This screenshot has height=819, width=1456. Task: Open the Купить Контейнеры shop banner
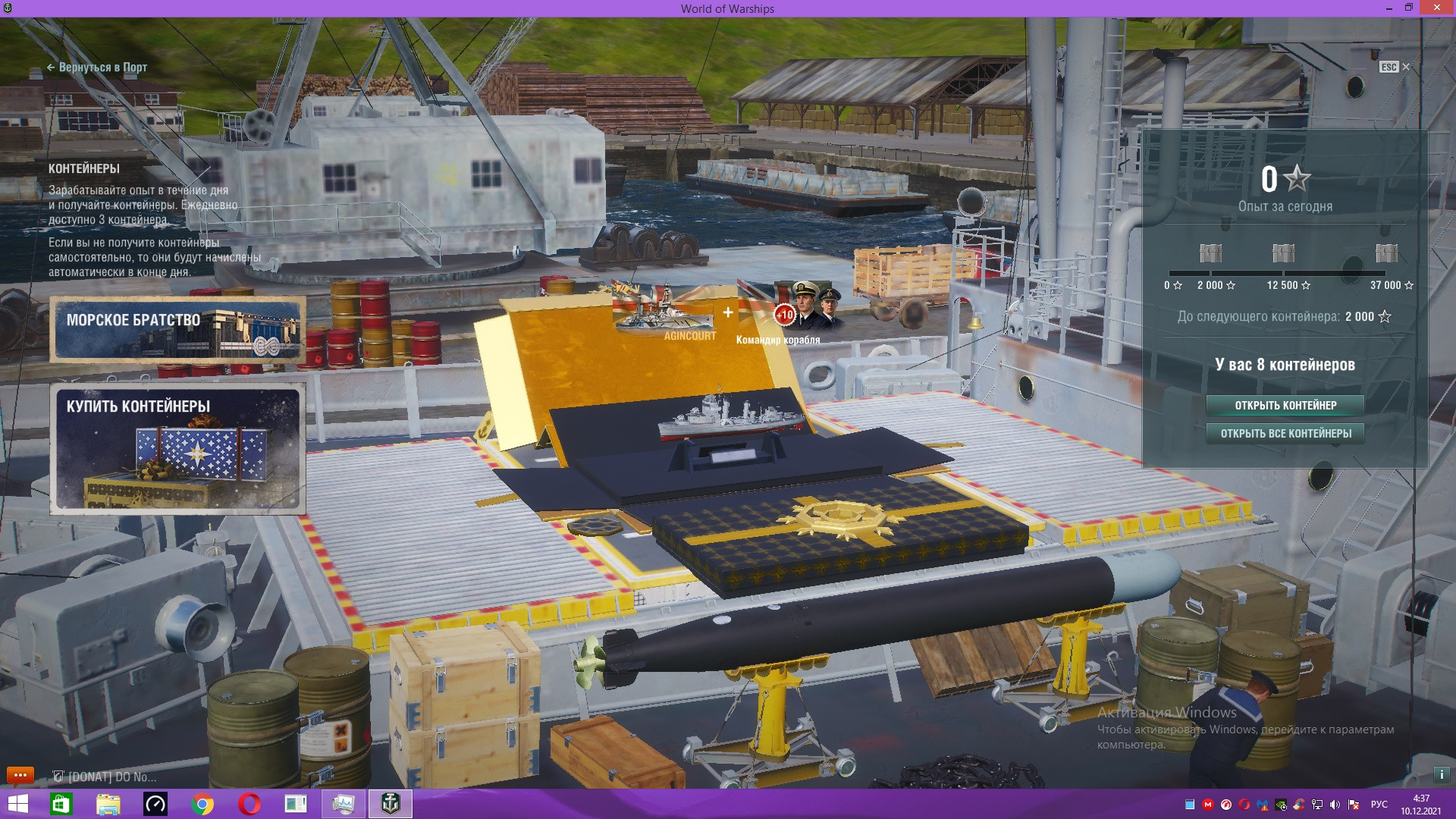pyautogui.click(x=178, y=449)
